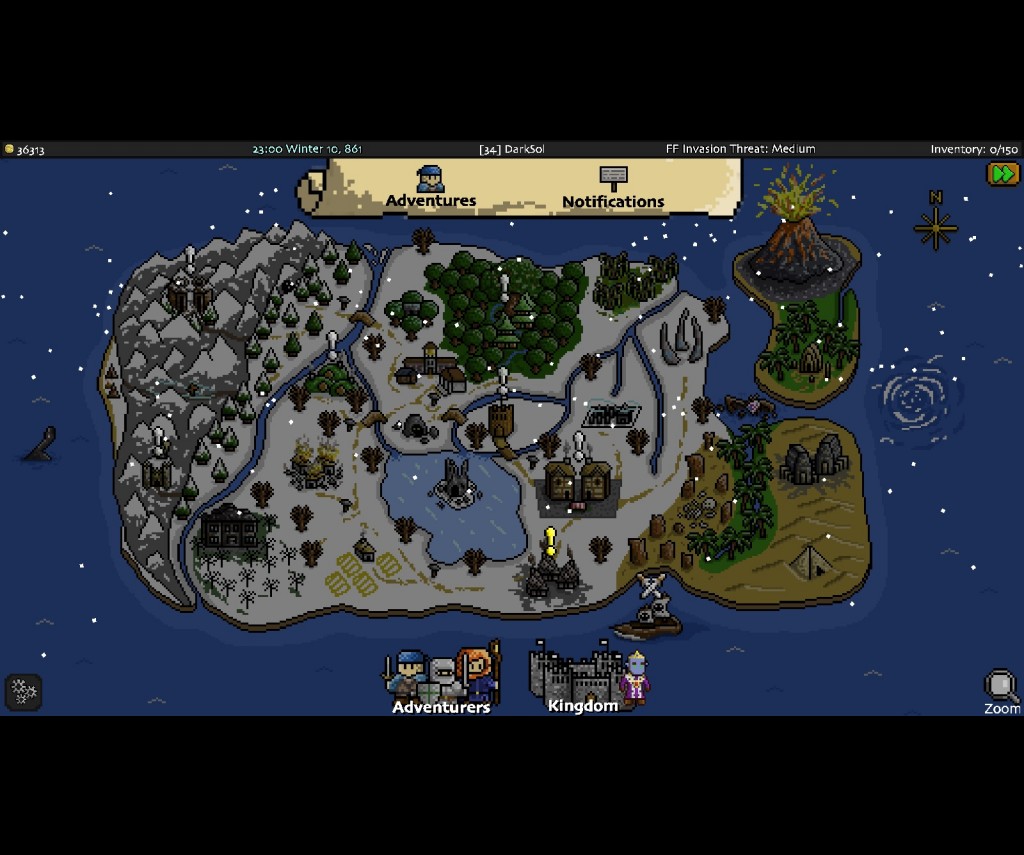Screen dimensions: 1024x855
Task: Select the exclamation marker above the central tower
Action: pos(503,379)
